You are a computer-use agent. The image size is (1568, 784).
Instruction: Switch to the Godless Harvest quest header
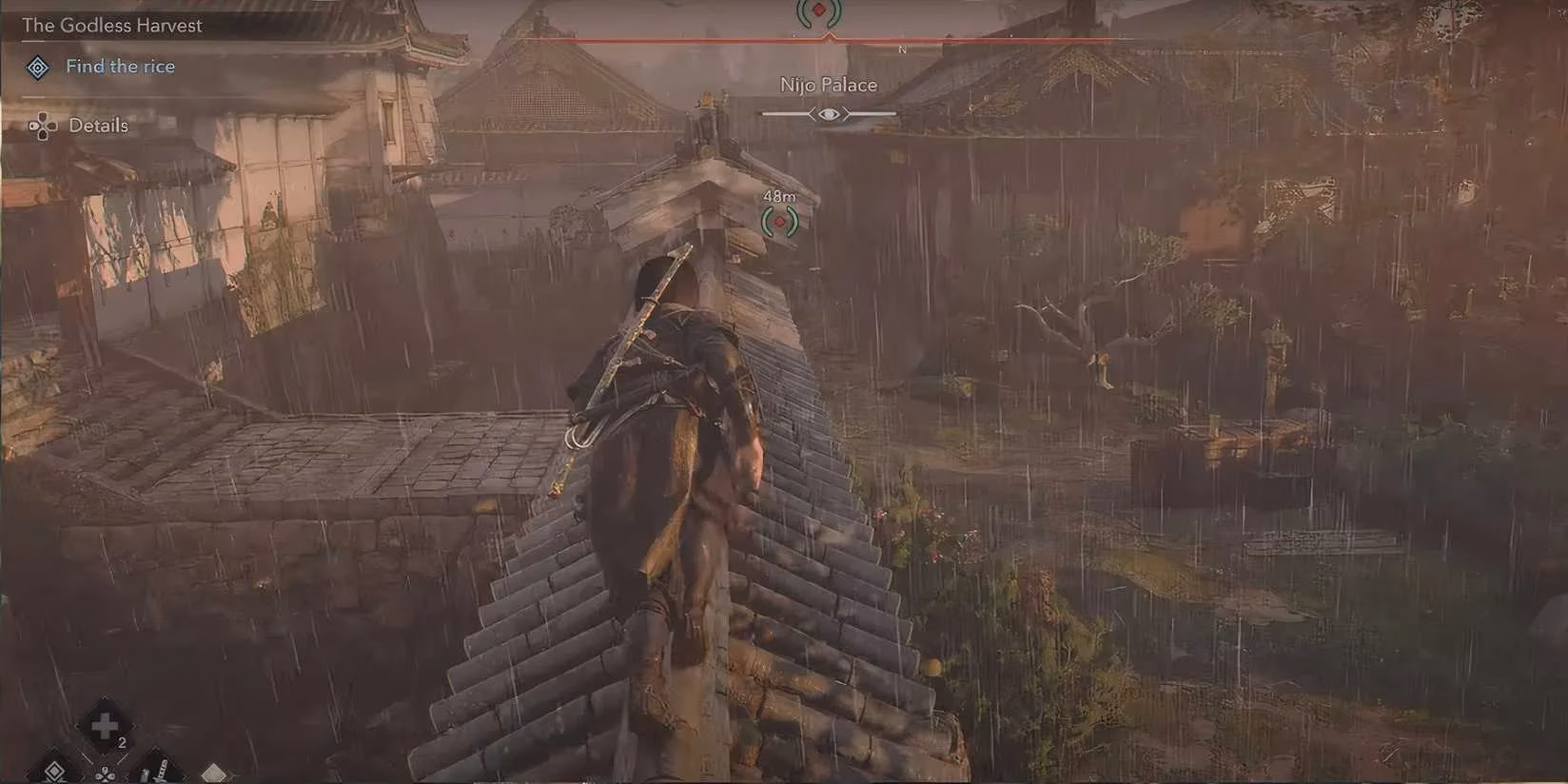click(114, 26)
